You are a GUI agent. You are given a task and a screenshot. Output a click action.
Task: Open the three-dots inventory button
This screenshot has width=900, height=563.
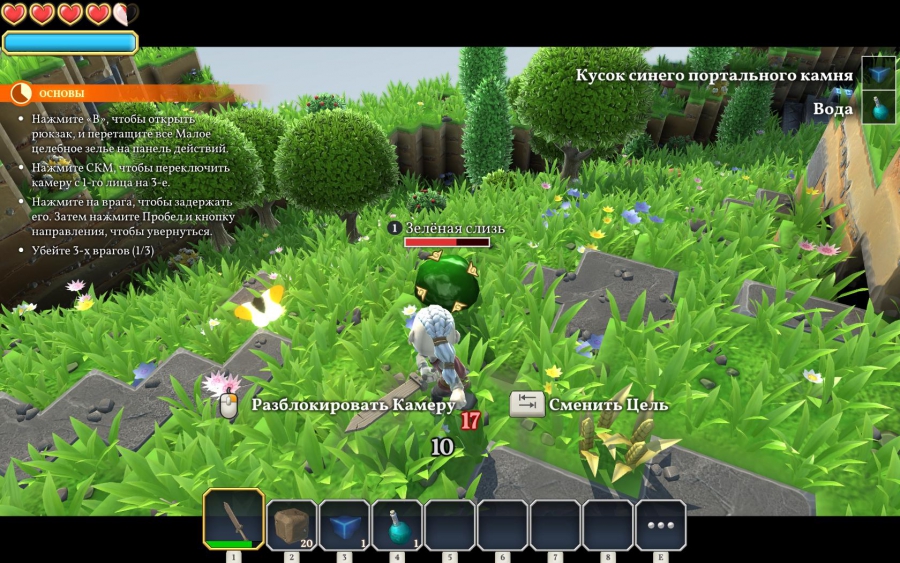pyautogui.click(x=660, y=525)
